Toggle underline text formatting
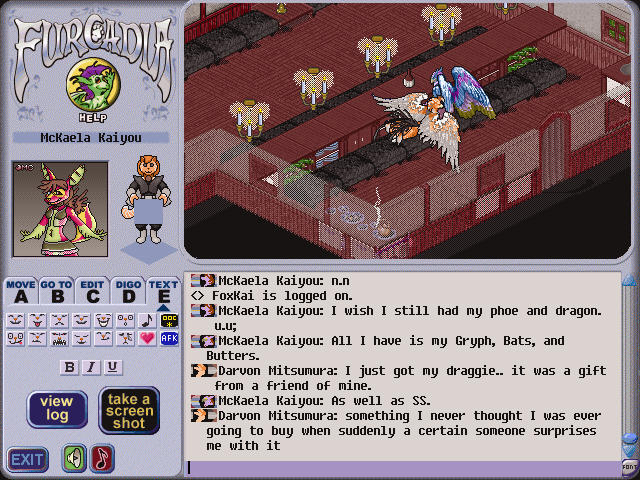The image size is (640, 480). (x=112, y=367)
